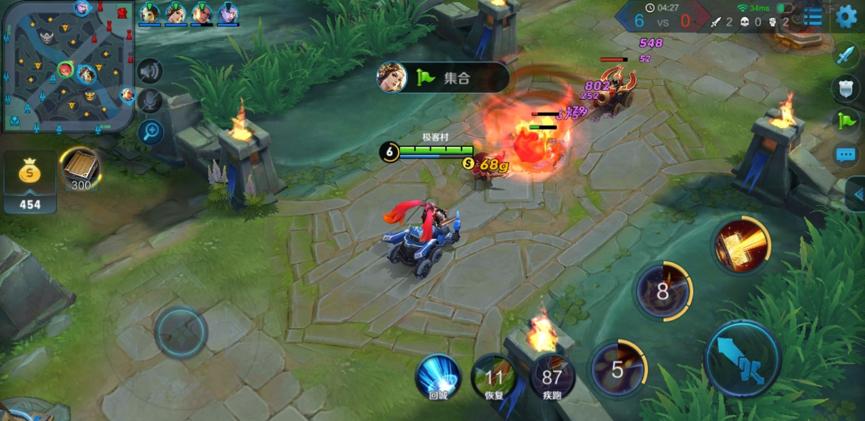
Task: Send the shield retreat signal
Action: tap(846, 88)
